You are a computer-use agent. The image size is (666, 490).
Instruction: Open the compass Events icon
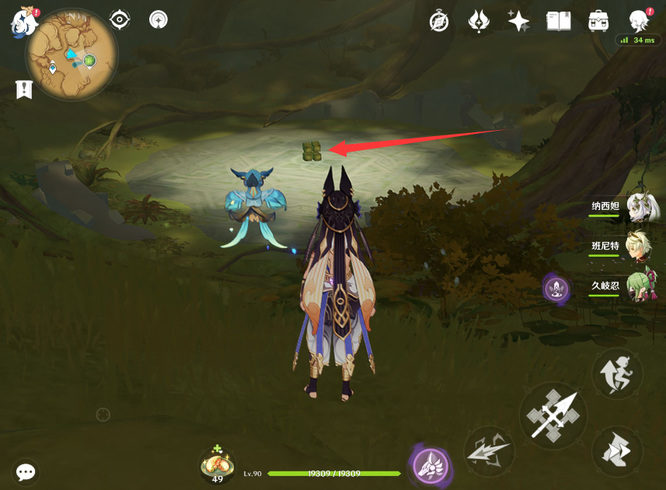[439, 21]
